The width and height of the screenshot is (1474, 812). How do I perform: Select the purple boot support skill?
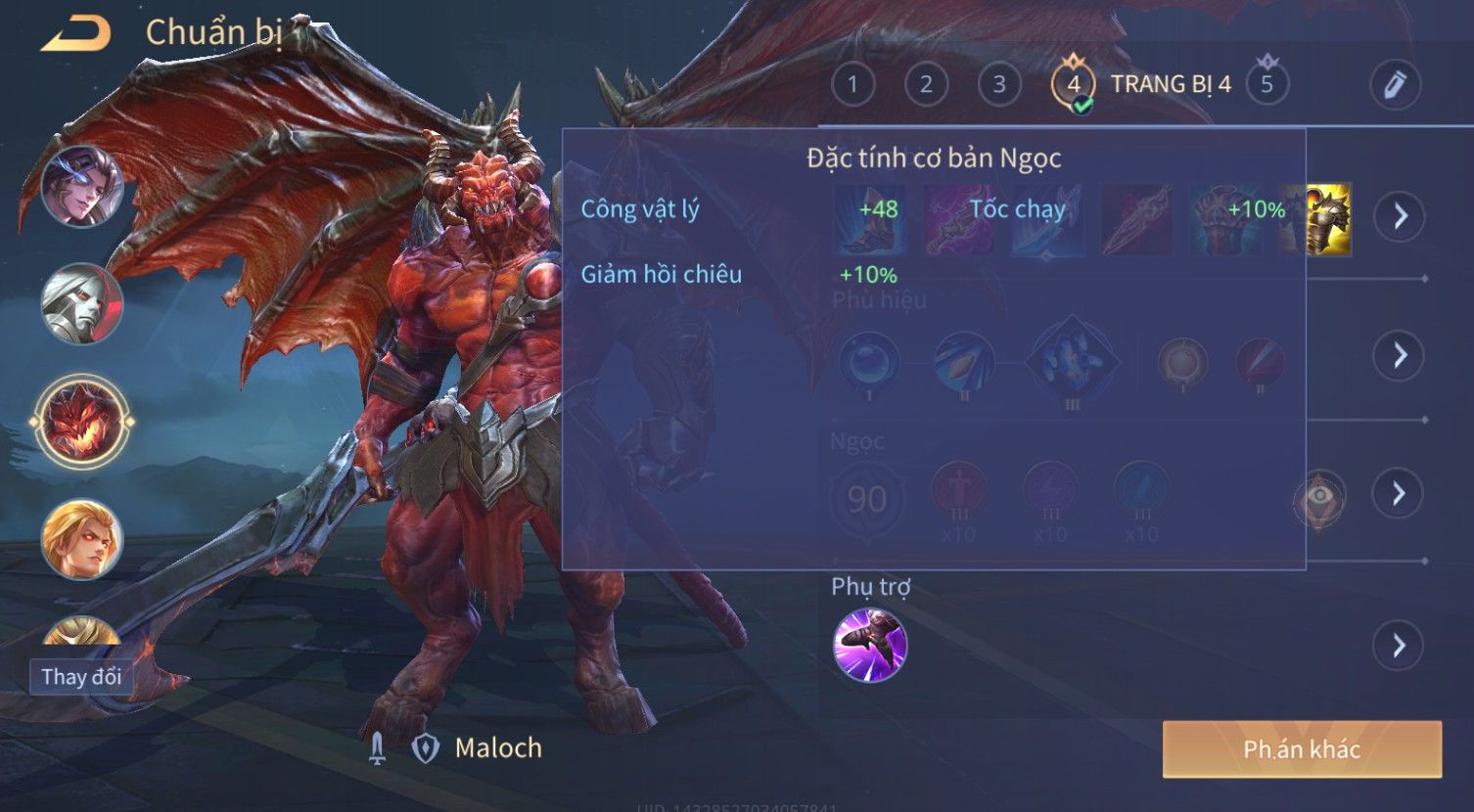point(869,645)
